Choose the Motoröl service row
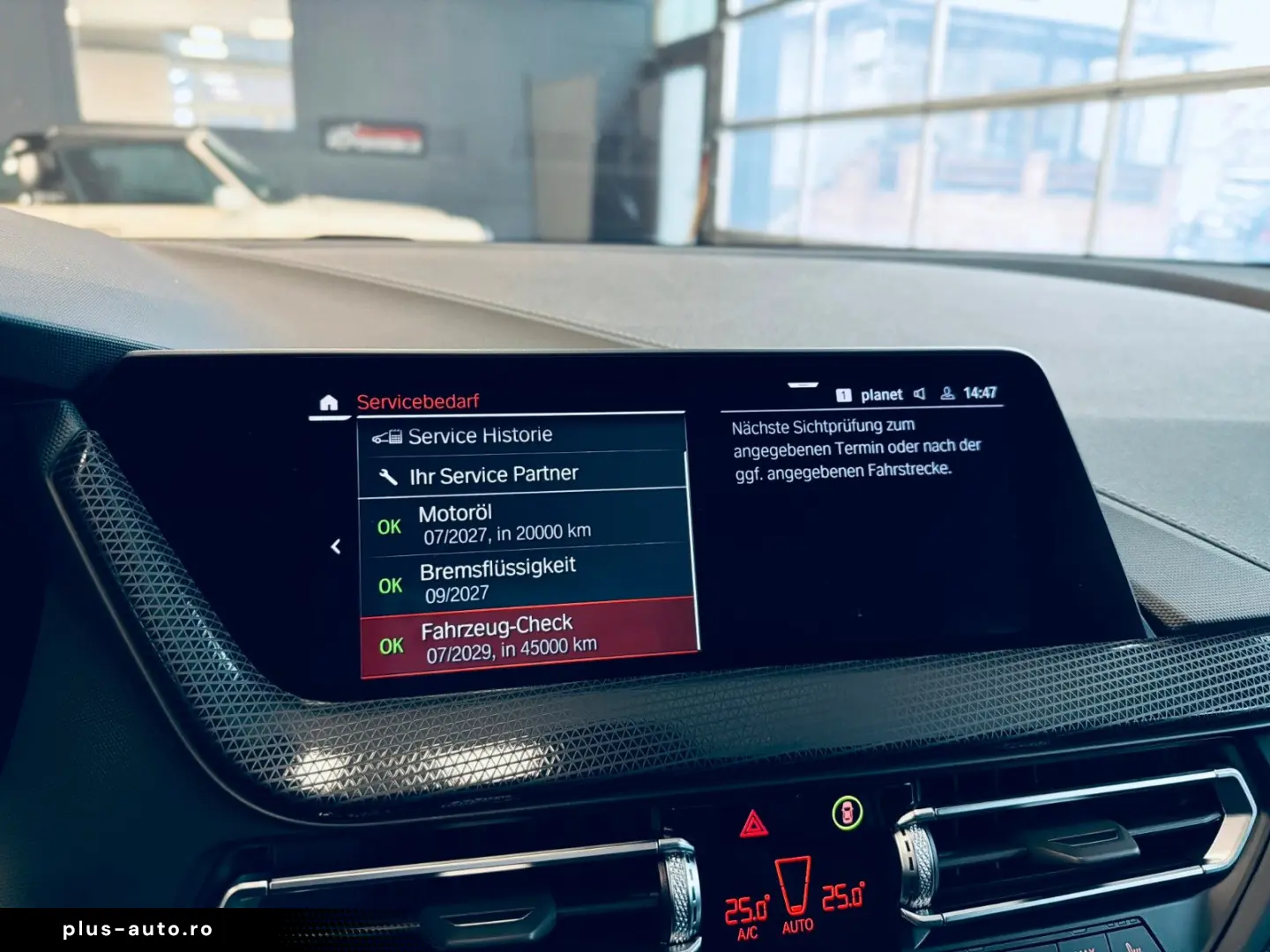 (x=522, y=523)
